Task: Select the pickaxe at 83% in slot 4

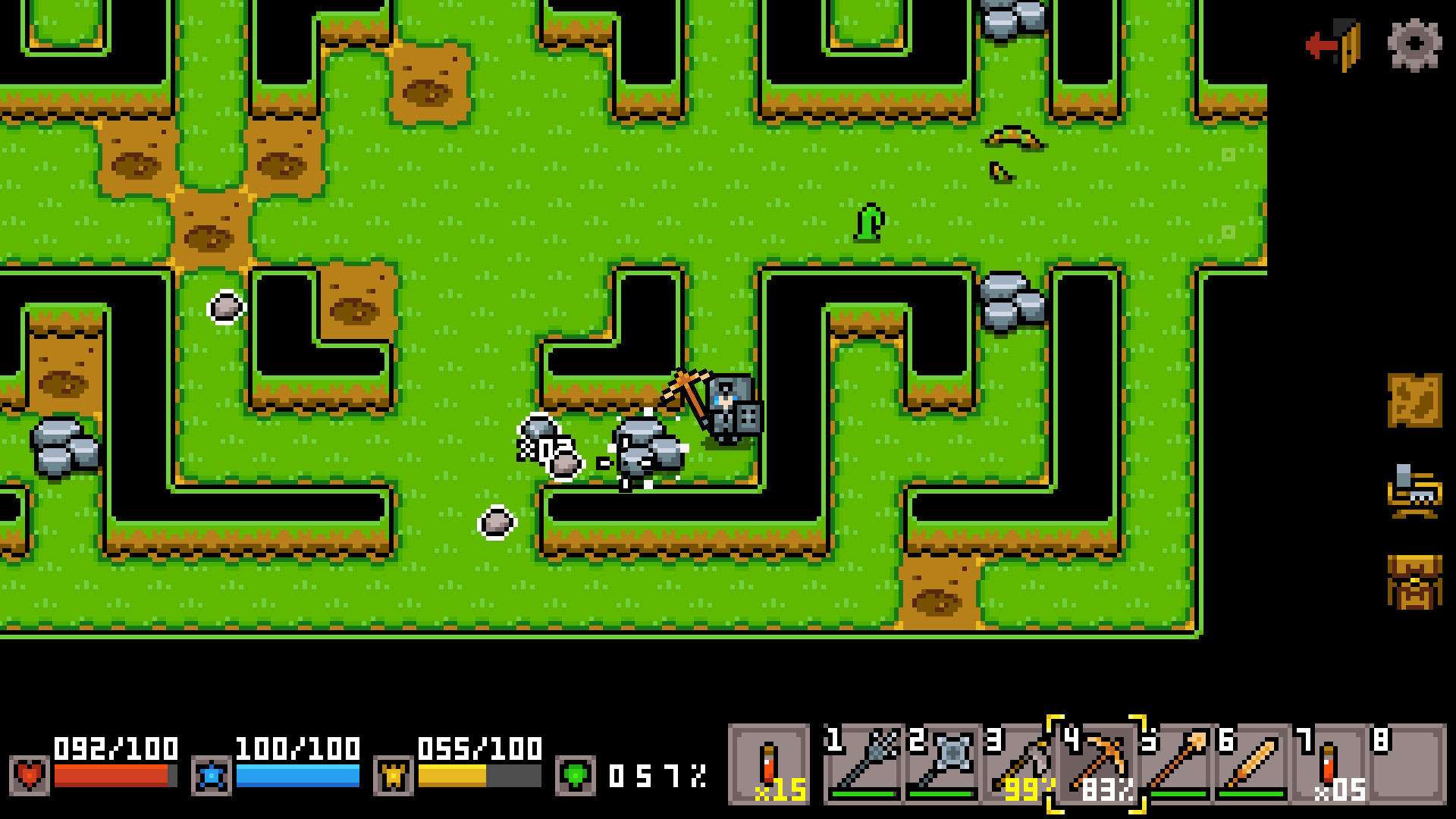Action: click(x=1100, y=767)
